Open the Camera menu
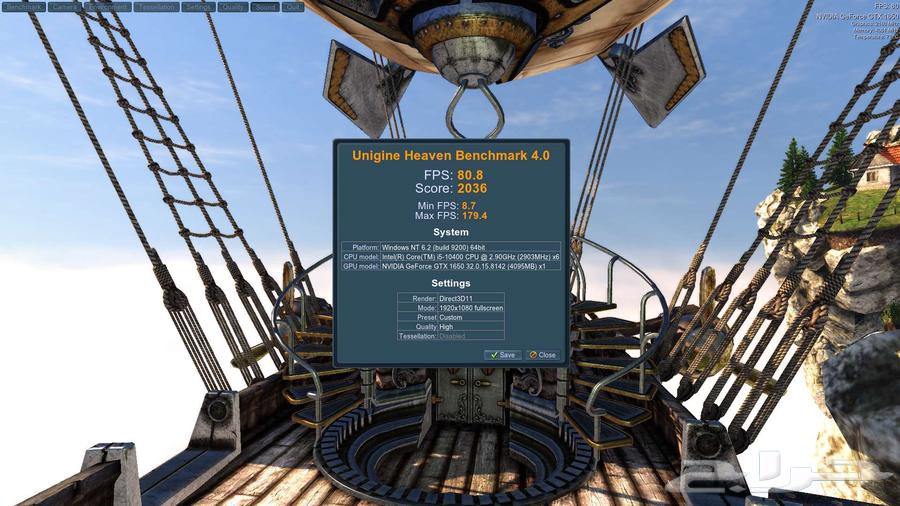The height and width of the screenshot is (506, 900). pos(64,7)
